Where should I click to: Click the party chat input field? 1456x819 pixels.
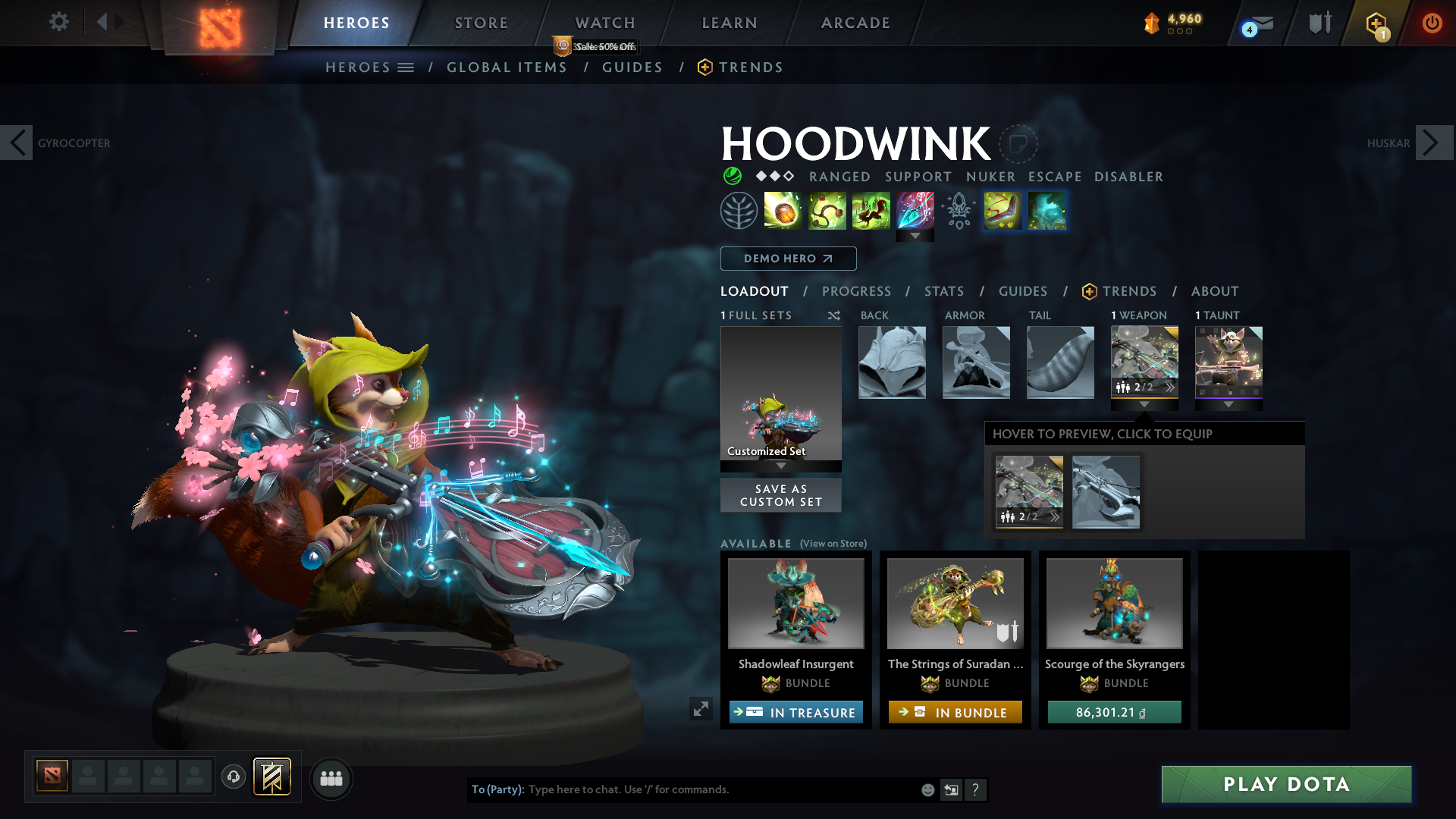click(x=682, y=789)
